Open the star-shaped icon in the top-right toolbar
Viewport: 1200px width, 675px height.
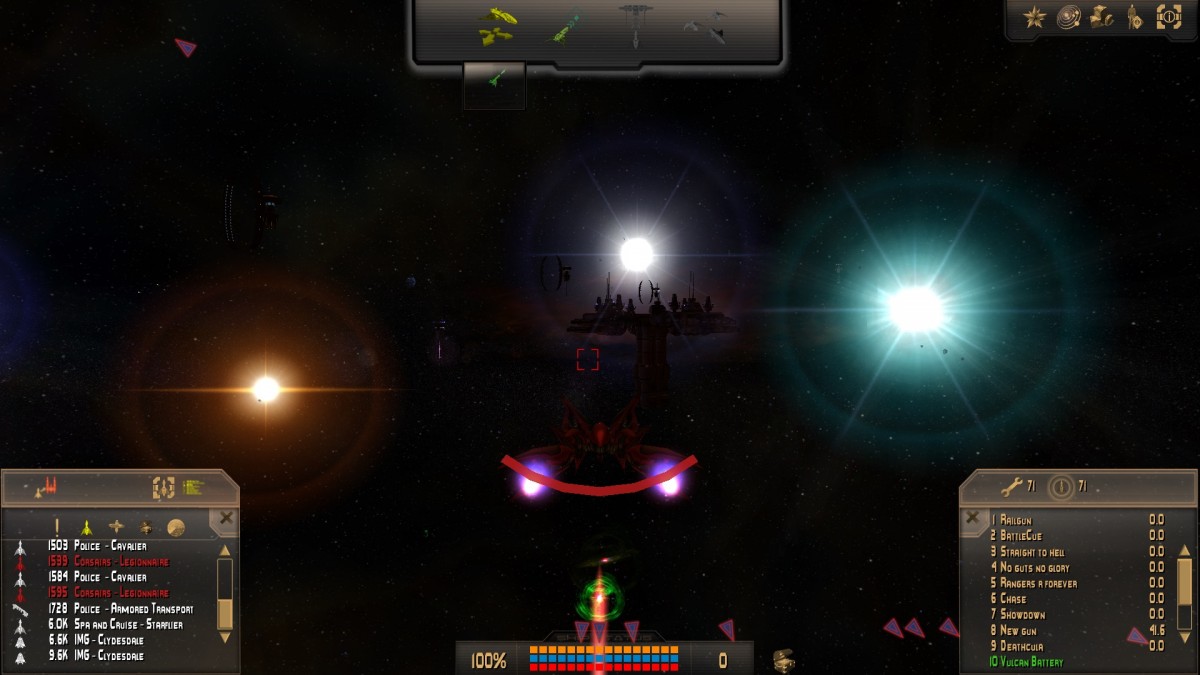1035,17
